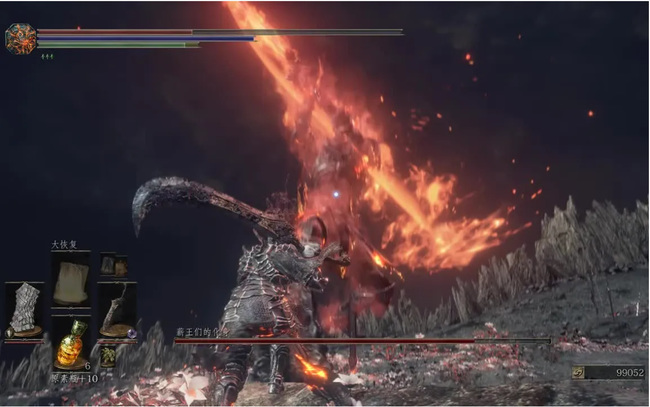Use the 原素瓶+10 estus flask slot
The image size is (650, 407).
(69, 343)
